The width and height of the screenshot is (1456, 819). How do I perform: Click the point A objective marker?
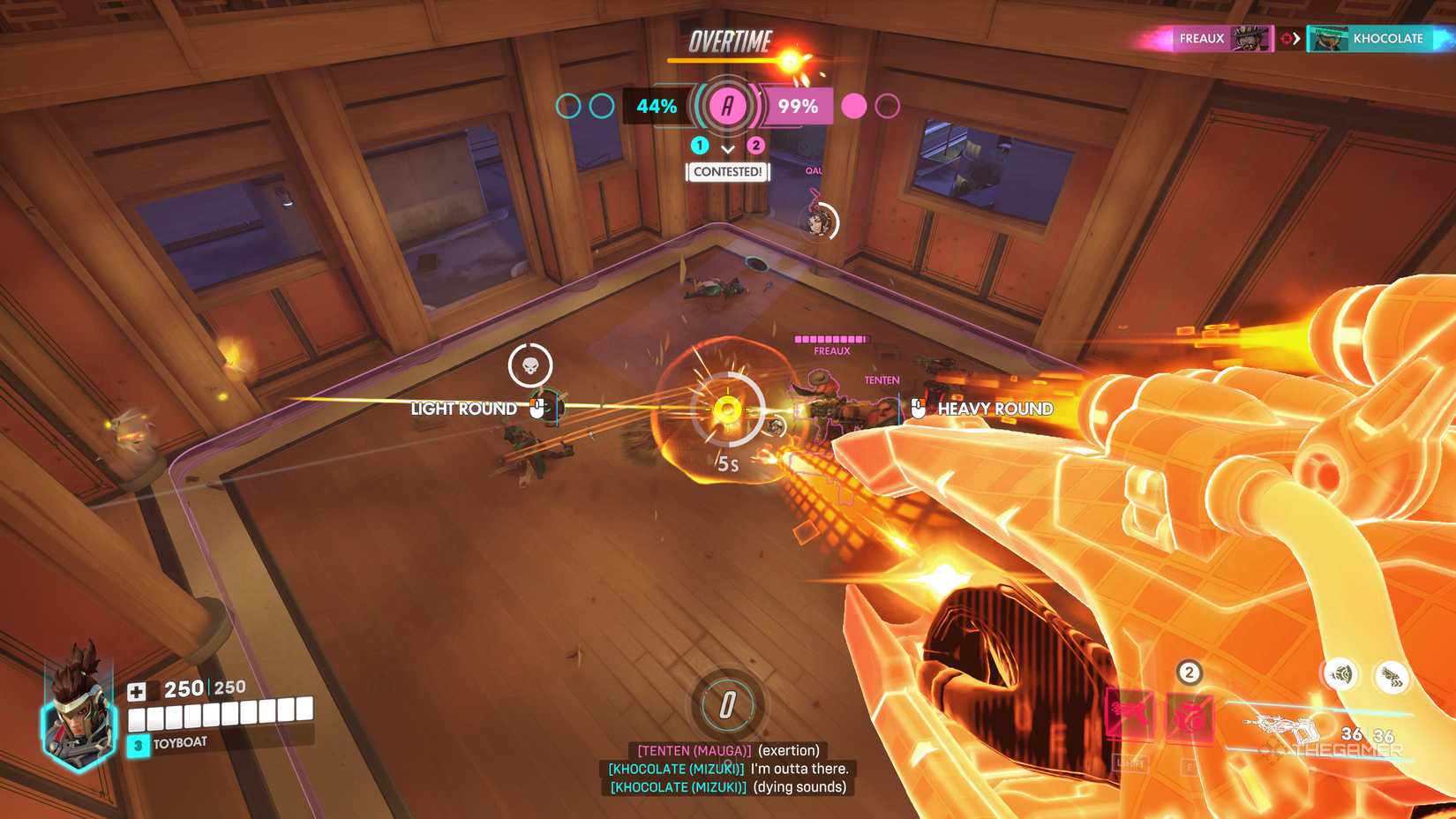point(727,107)
